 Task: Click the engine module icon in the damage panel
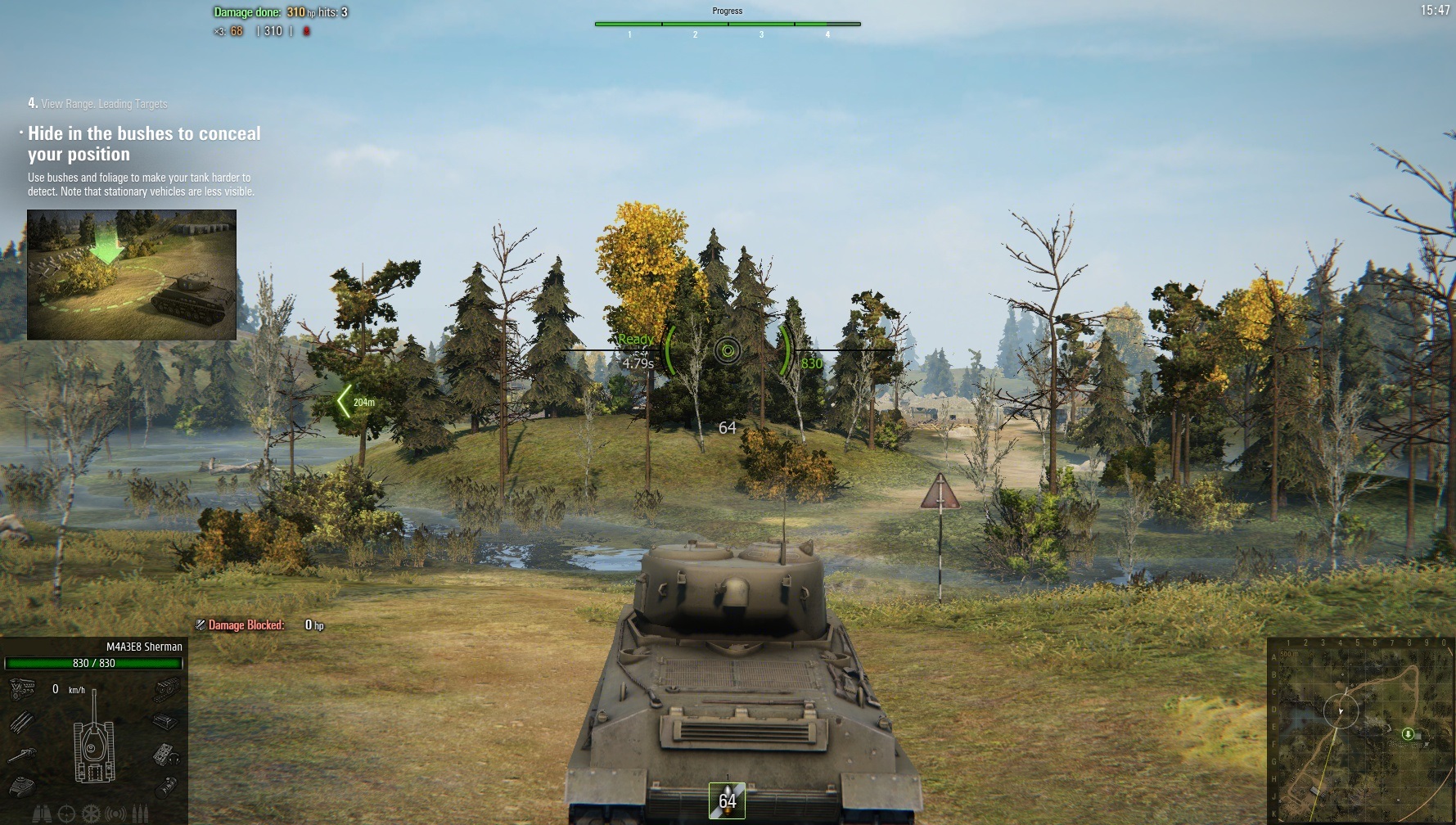(x=21, y=688)
